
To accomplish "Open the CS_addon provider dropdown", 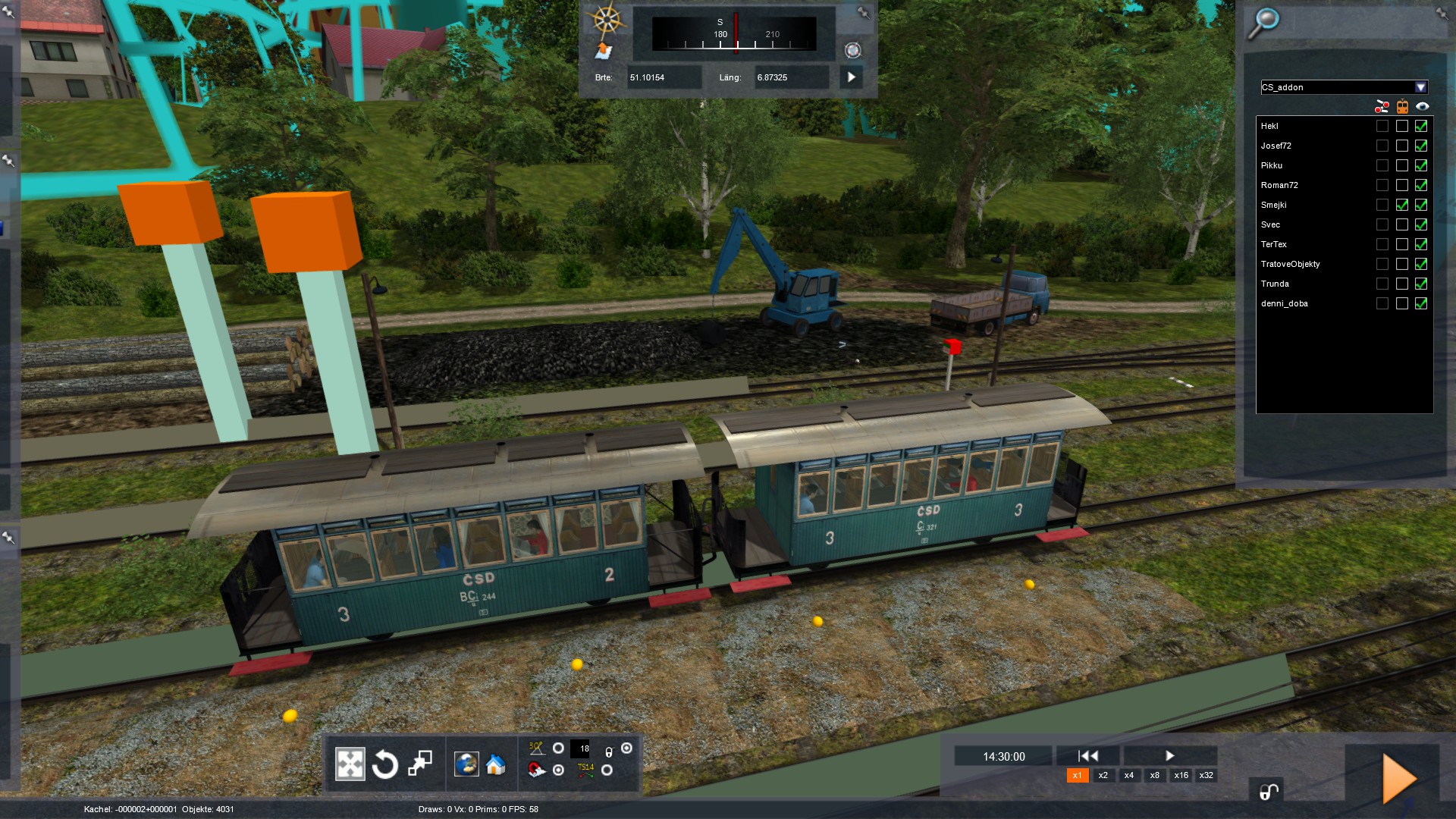I will pos(1420,87).
